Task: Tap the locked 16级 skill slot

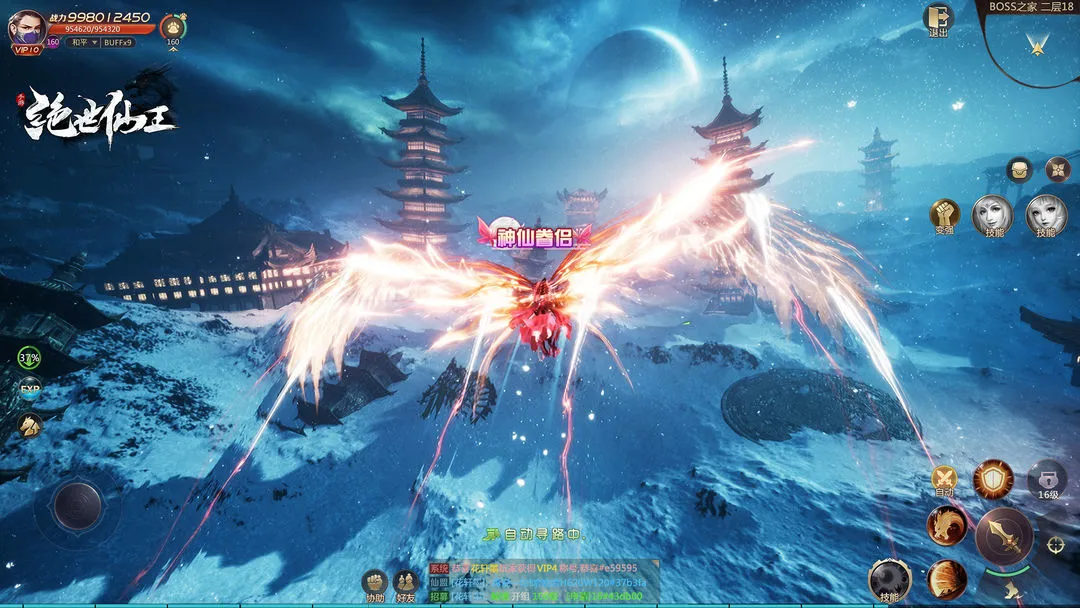Action: [x=1047, y=480]
